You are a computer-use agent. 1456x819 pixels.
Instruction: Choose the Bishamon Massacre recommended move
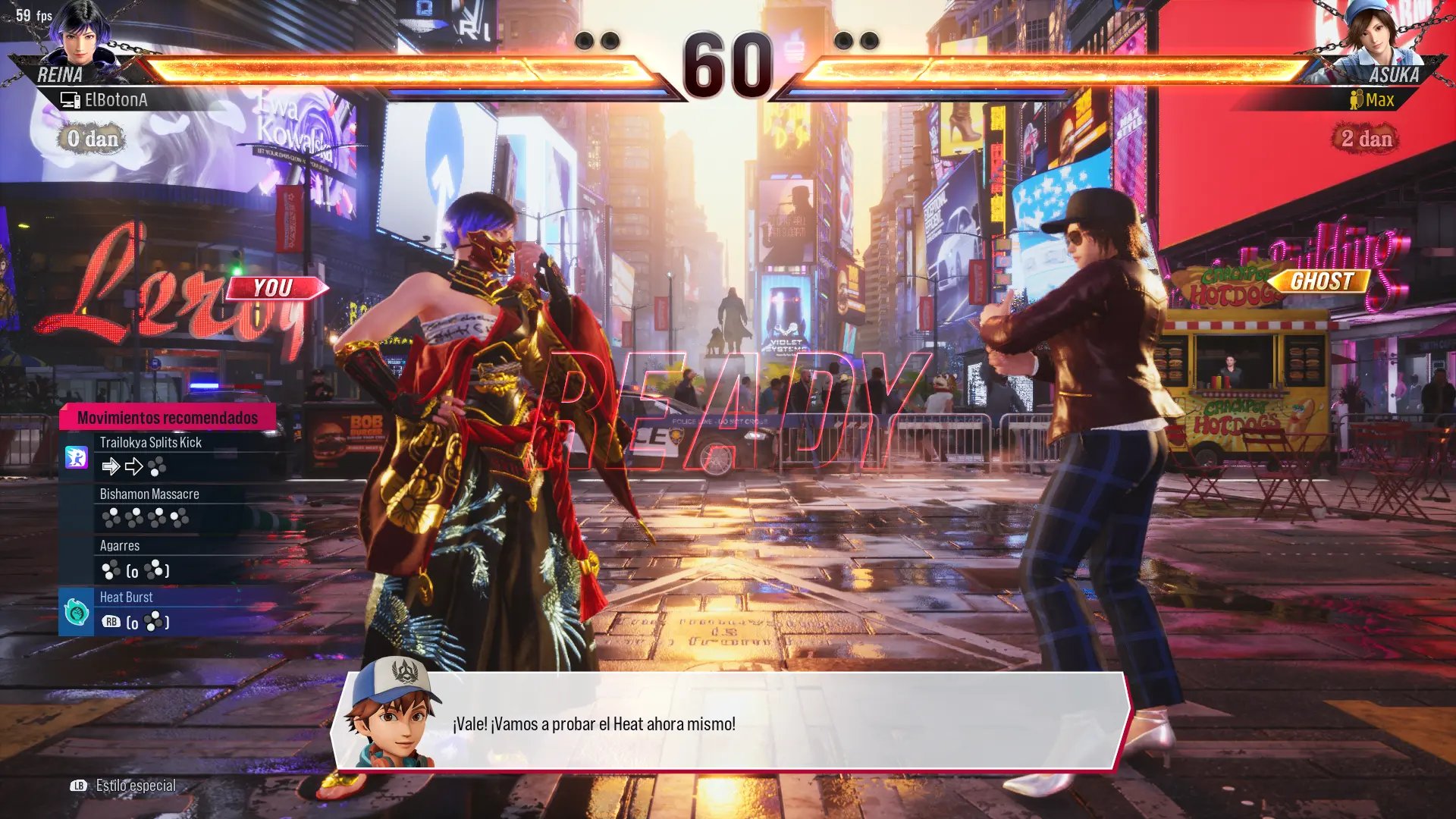tap(174, 507)
